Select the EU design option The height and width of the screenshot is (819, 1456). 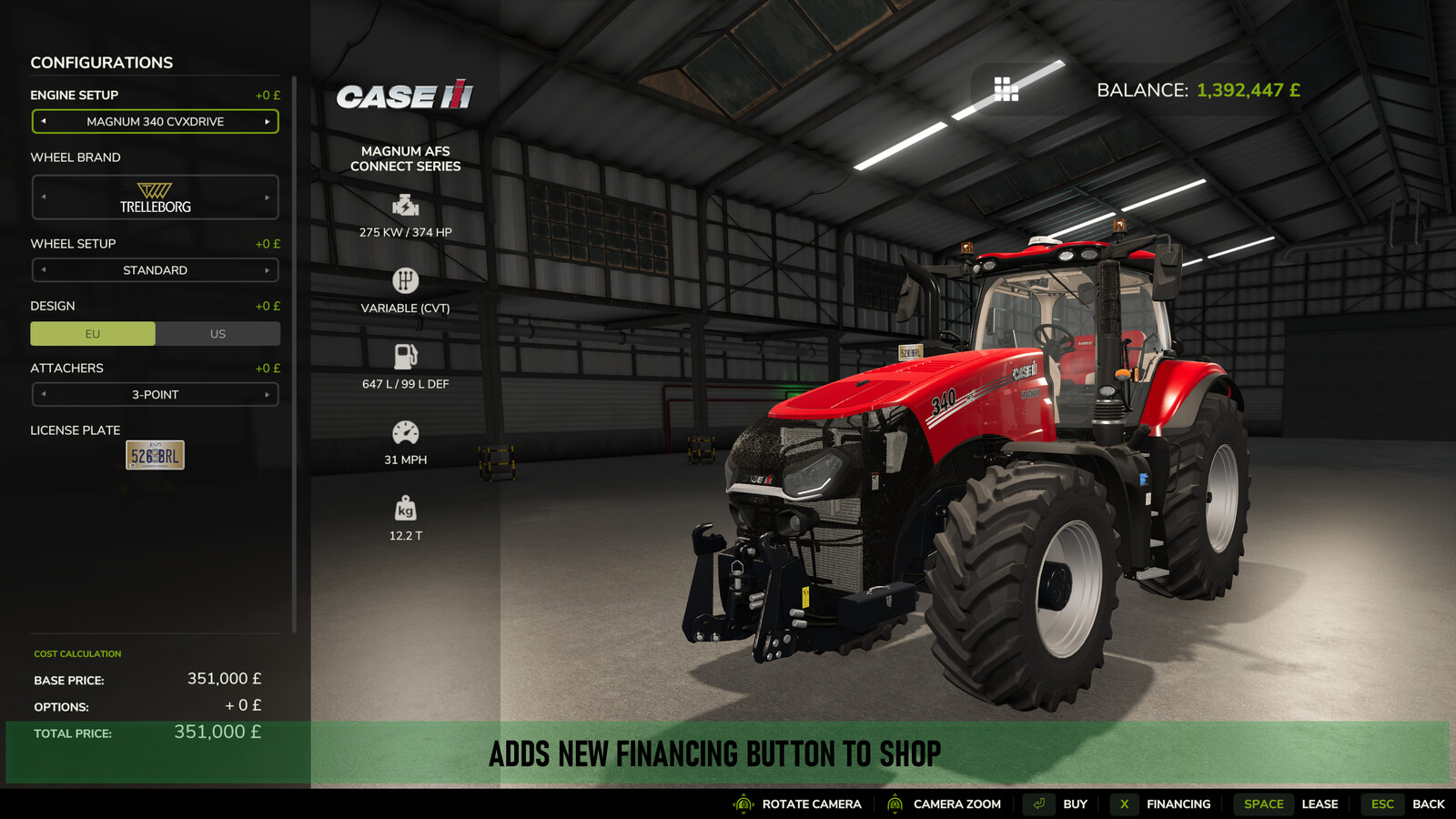click(x=93, y=333)
